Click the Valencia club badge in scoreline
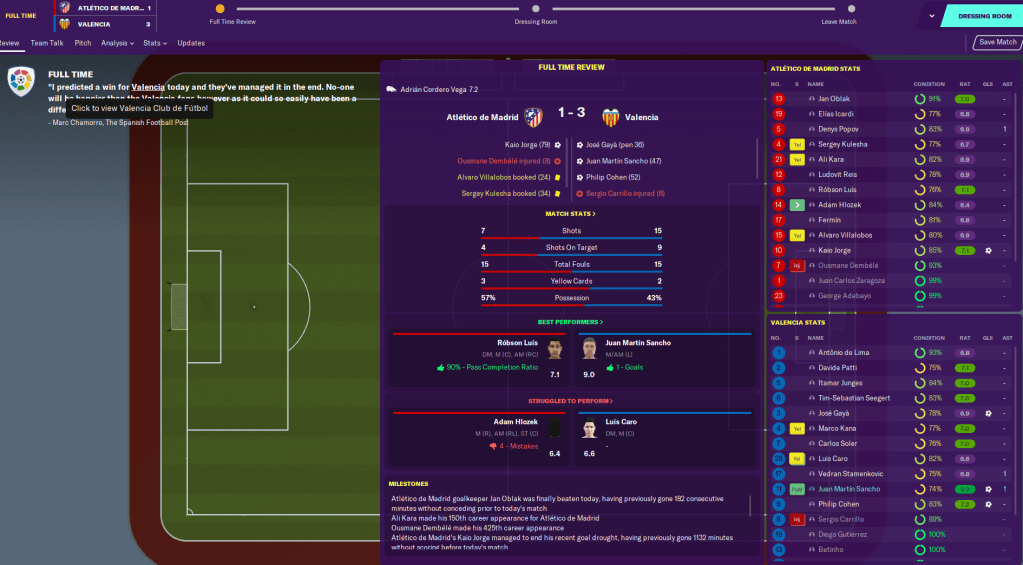The width and height of the screenshot is (1023, 565). (609, 117)
